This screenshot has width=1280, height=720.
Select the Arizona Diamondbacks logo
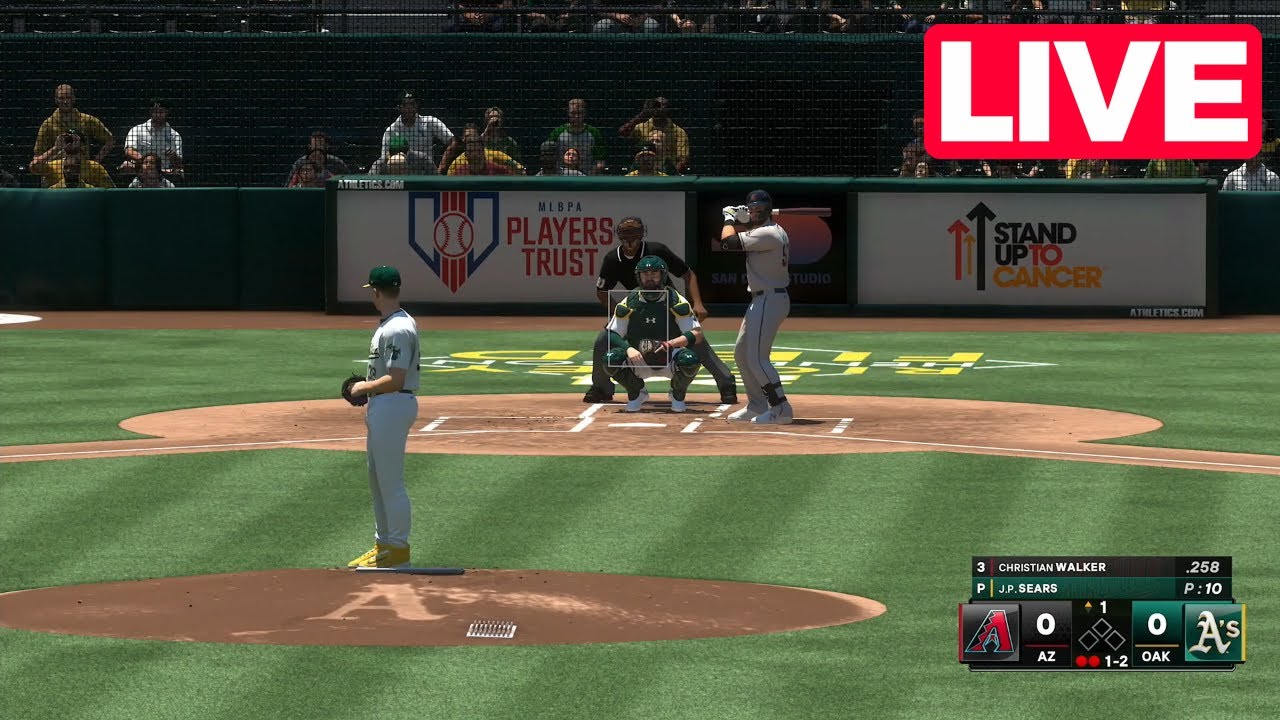click(x=987, y=632)
